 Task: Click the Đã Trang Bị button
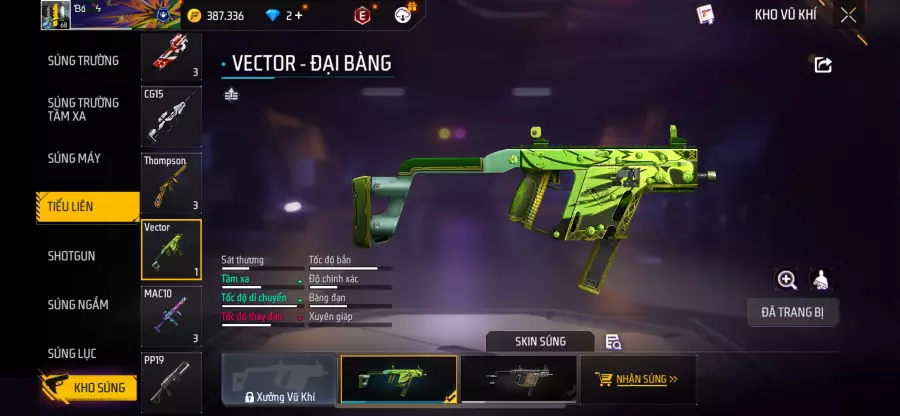click(x=793, y=312)
